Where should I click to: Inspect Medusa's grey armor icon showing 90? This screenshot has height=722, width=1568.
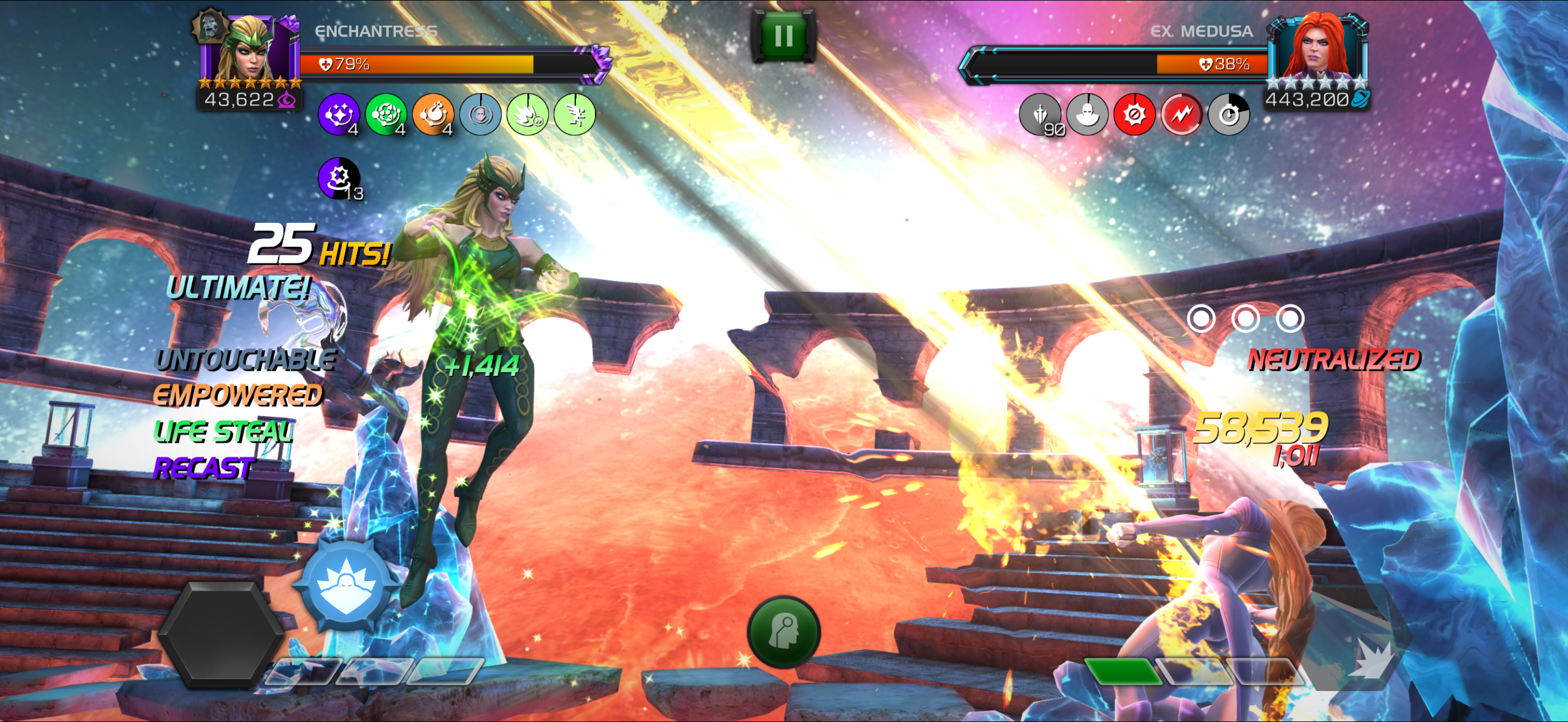coord(1040,114)
